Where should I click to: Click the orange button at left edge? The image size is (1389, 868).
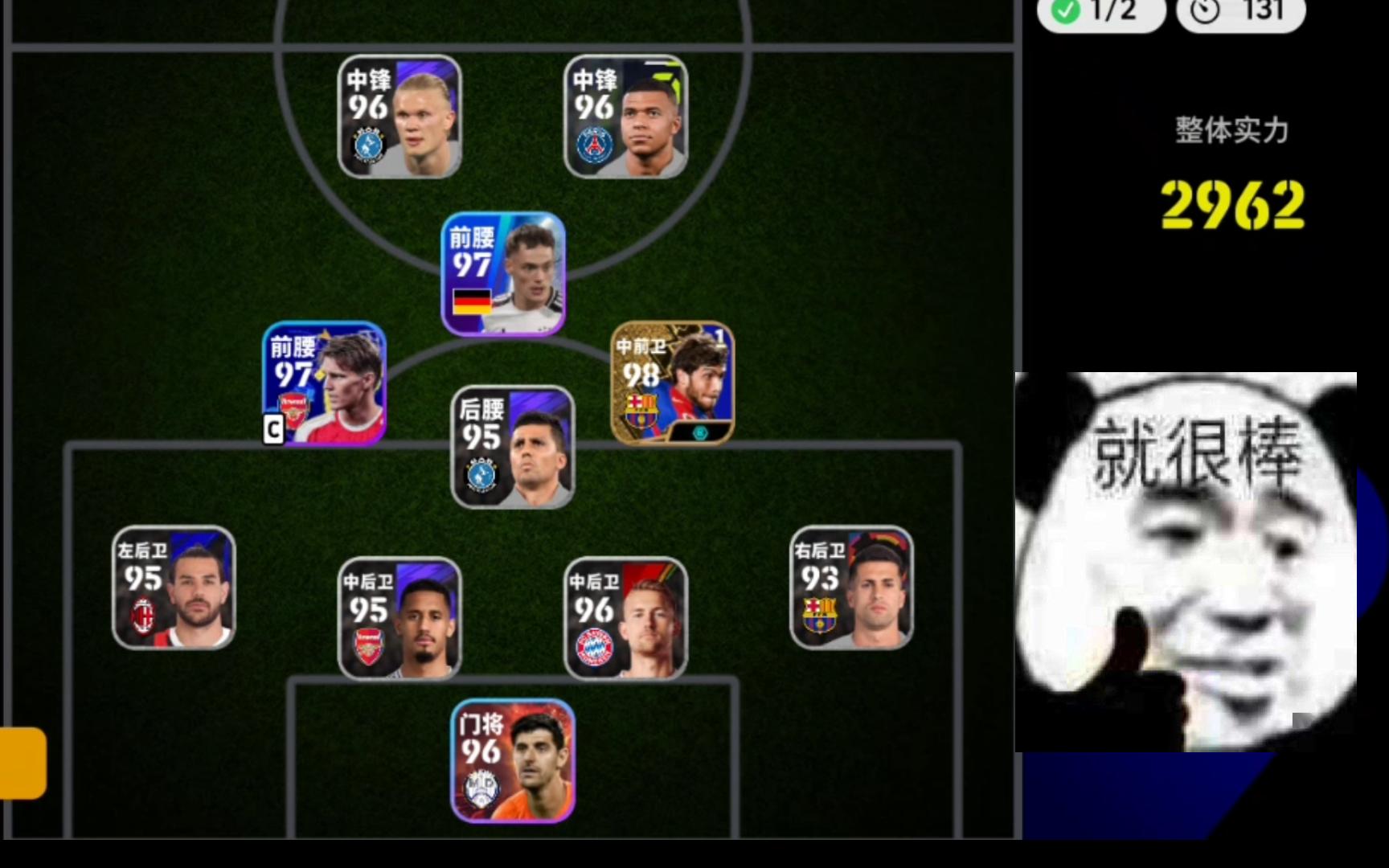point(23,763)
